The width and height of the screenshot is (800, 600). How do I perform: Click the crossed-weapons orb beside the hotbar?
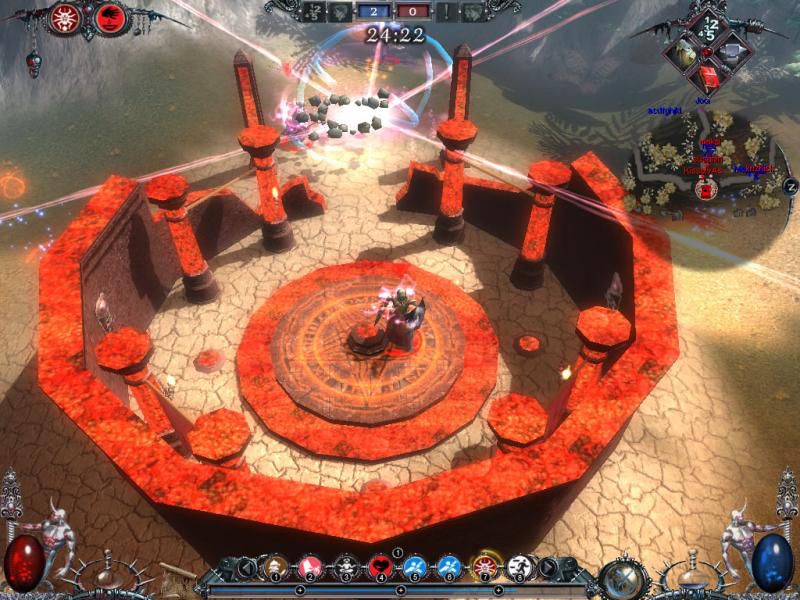click(x=621, y=576)
